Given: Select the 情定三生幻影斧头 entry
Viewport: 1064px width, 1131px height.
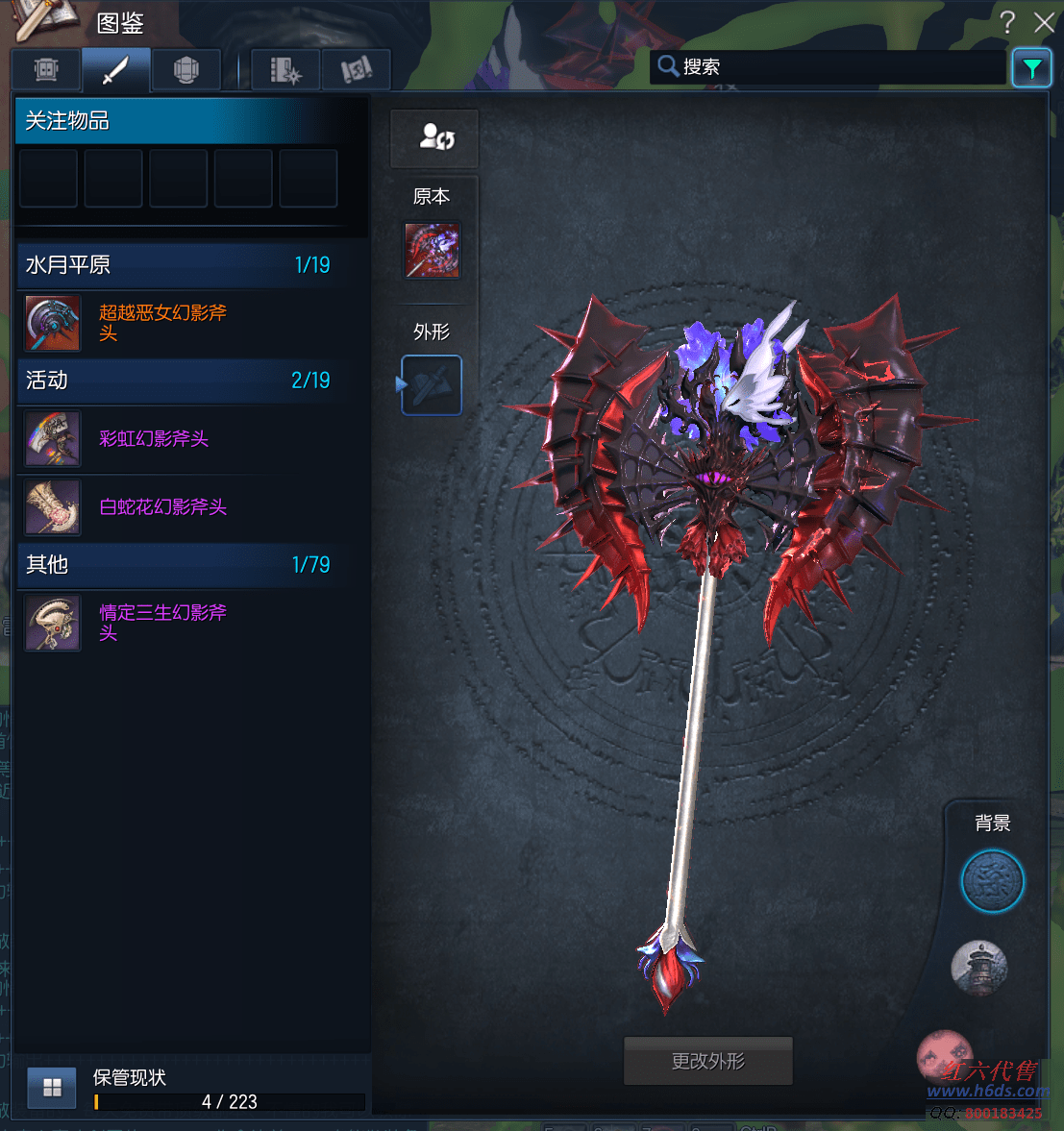Looking at the screenshot, I should click(163, 623).
